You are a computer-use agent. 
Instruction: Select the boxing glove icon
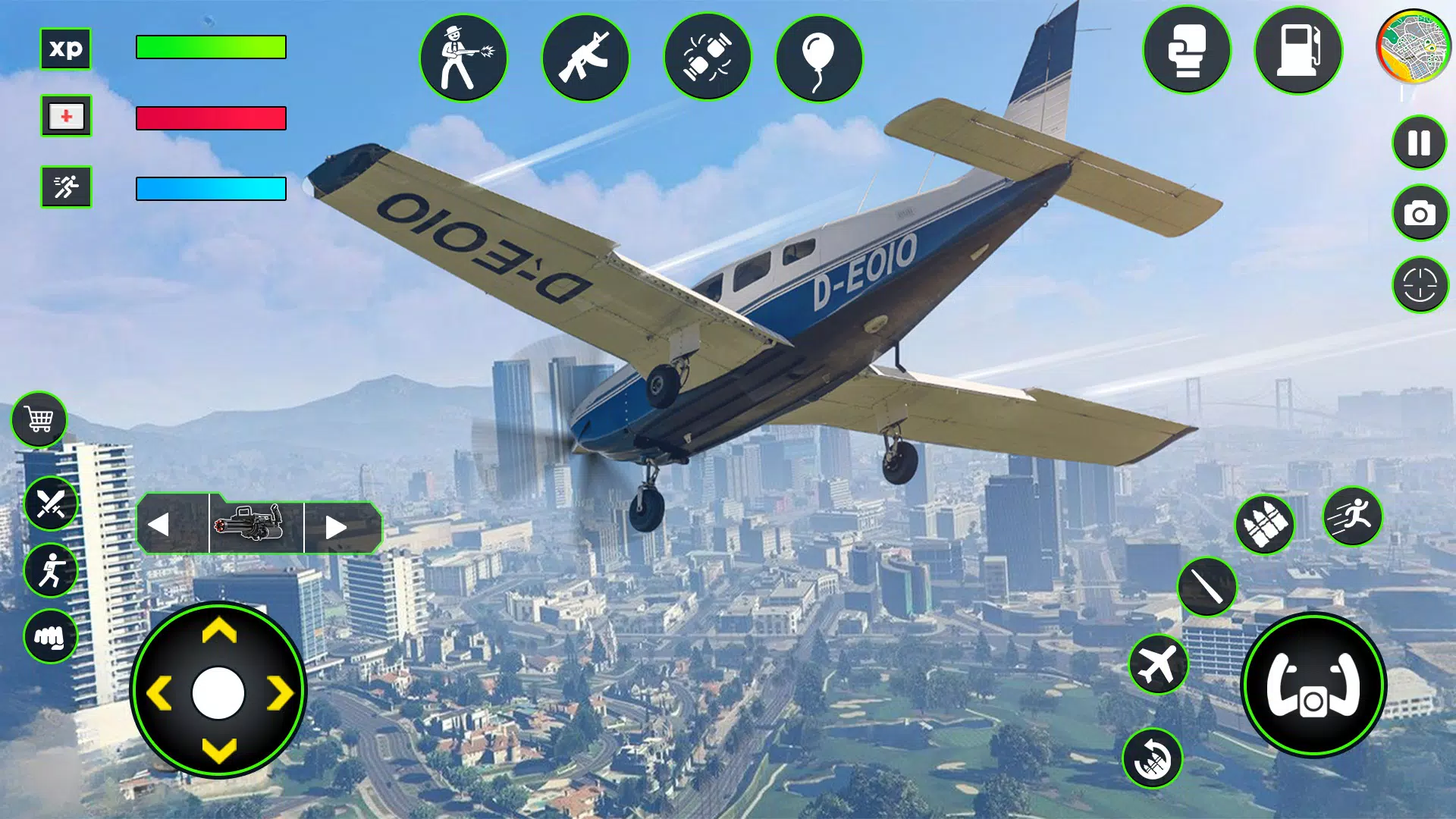point(1187,51)
